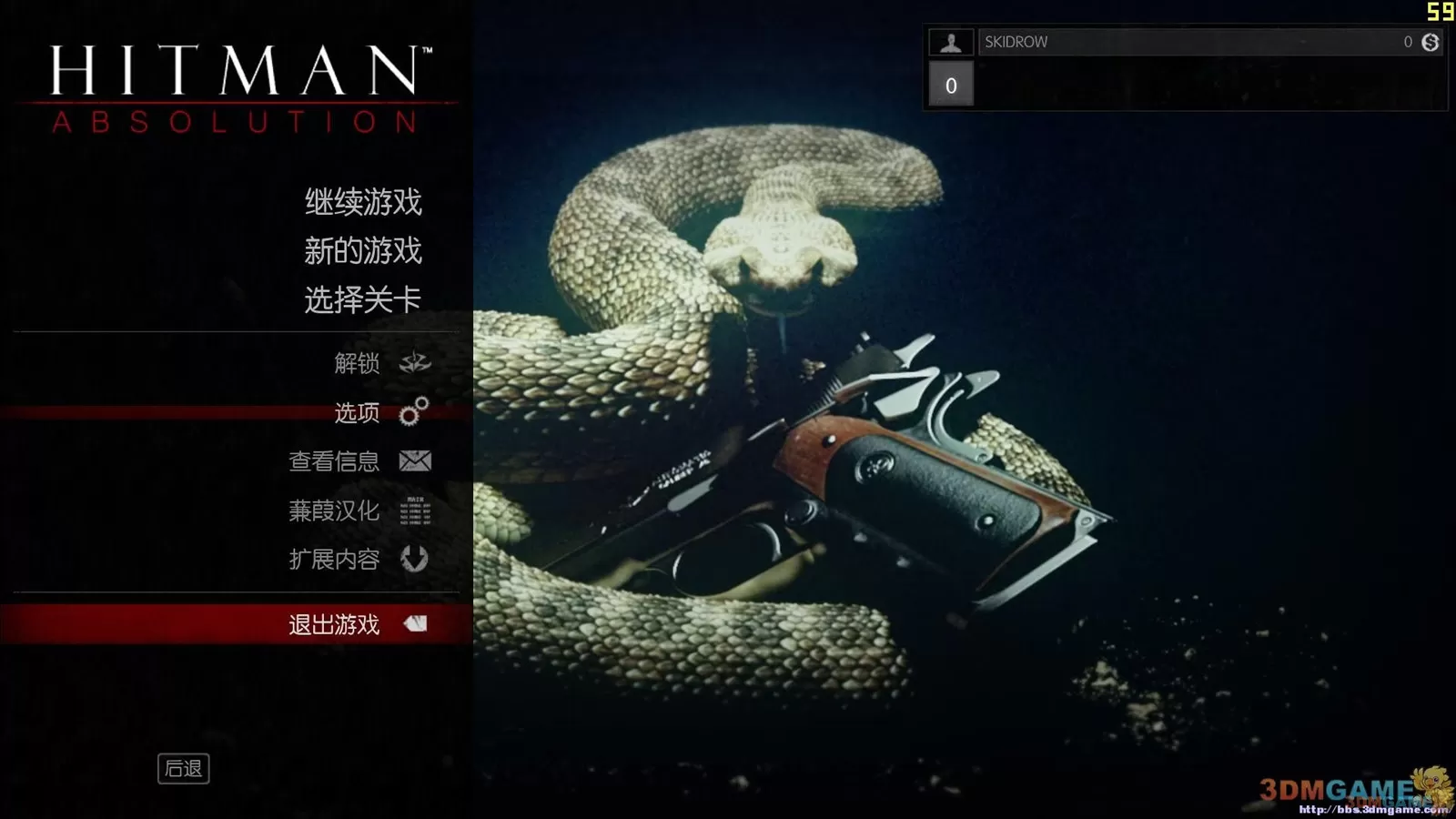This screenshot has width=1456, height=819.
Task: Select the Hitman insignia icon next to 解锁
Action: pyautogui.click(x=415, y=362)
